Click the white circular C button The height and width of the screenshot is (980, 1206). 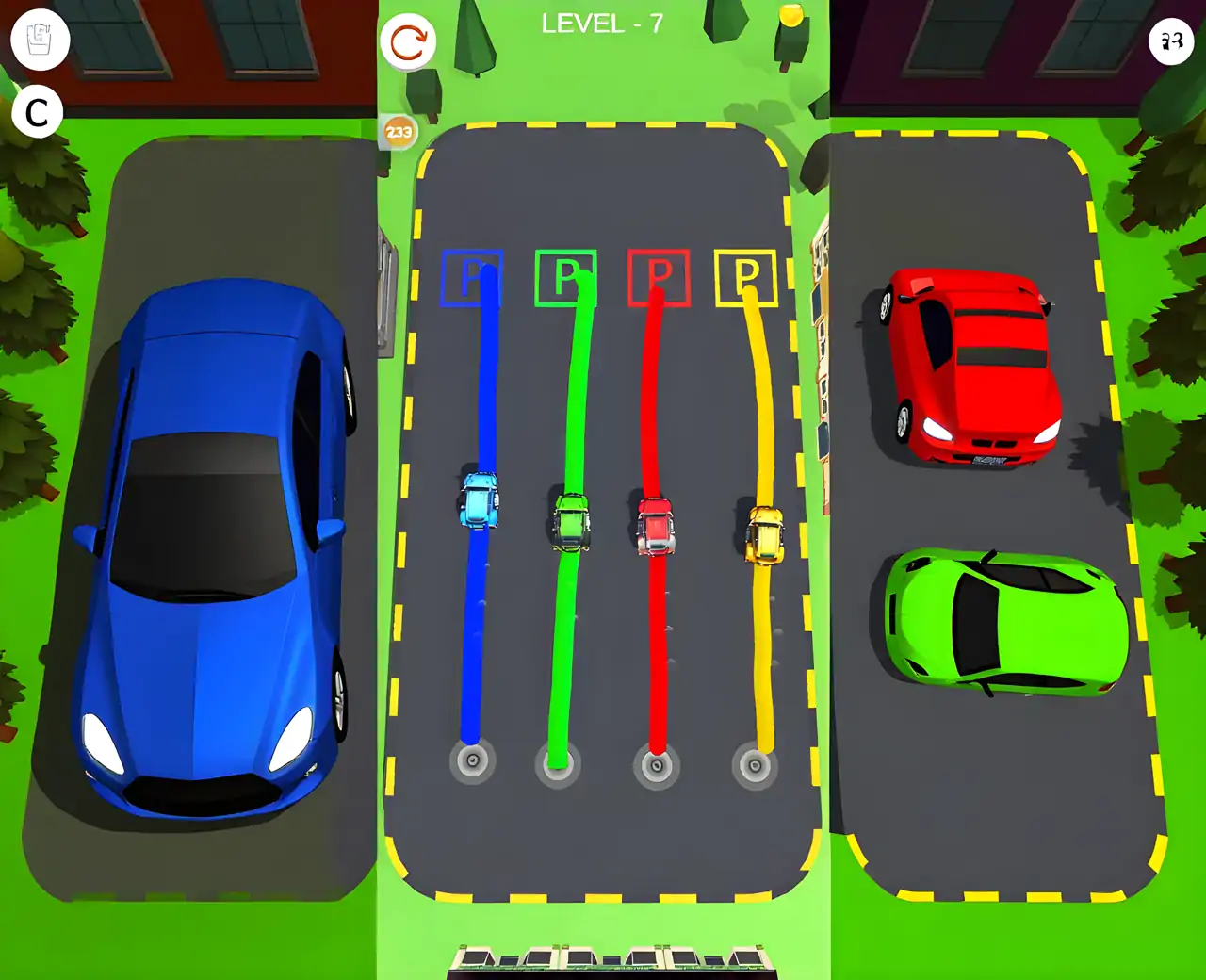pos(38,113)
